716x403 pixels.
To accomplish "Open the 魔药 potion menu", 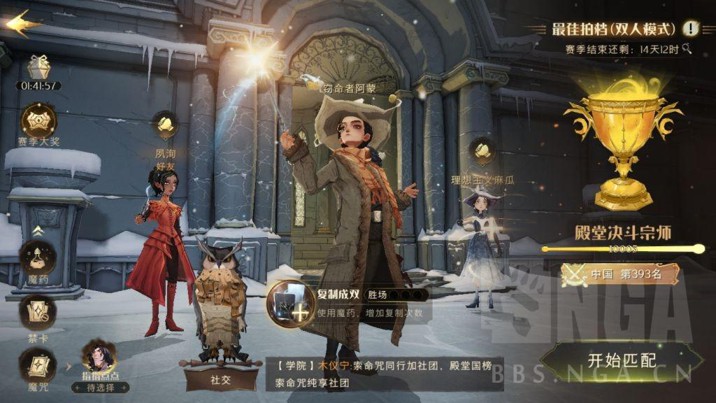I will pos(38,255).
